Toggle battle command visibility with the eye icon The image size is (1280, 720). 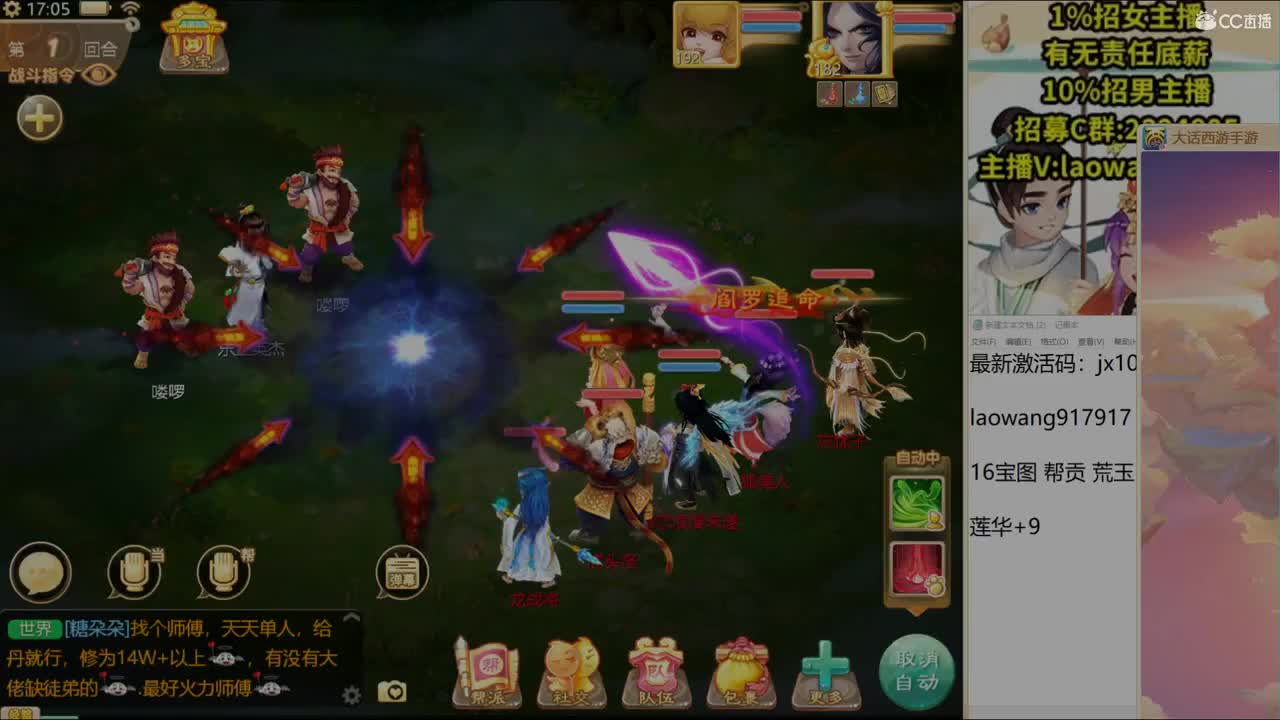point(99,73)
